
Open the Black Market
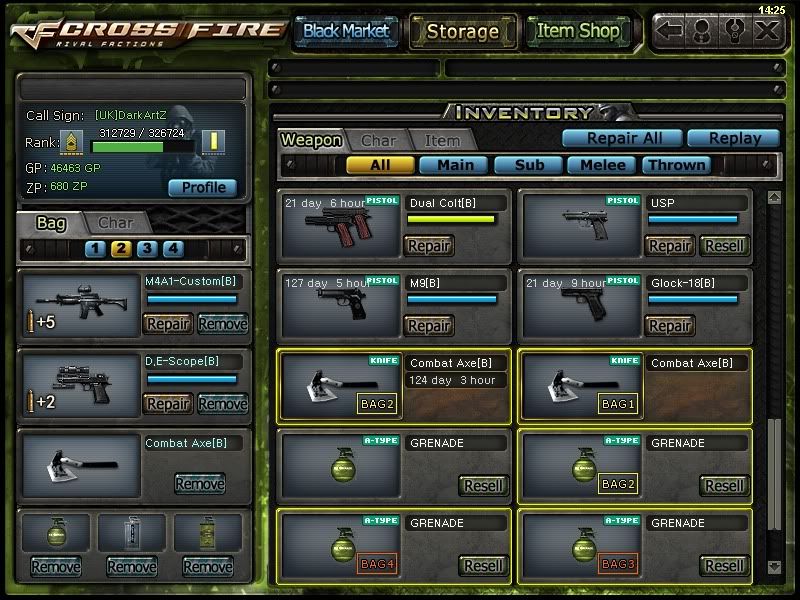(x=346, y=31)
